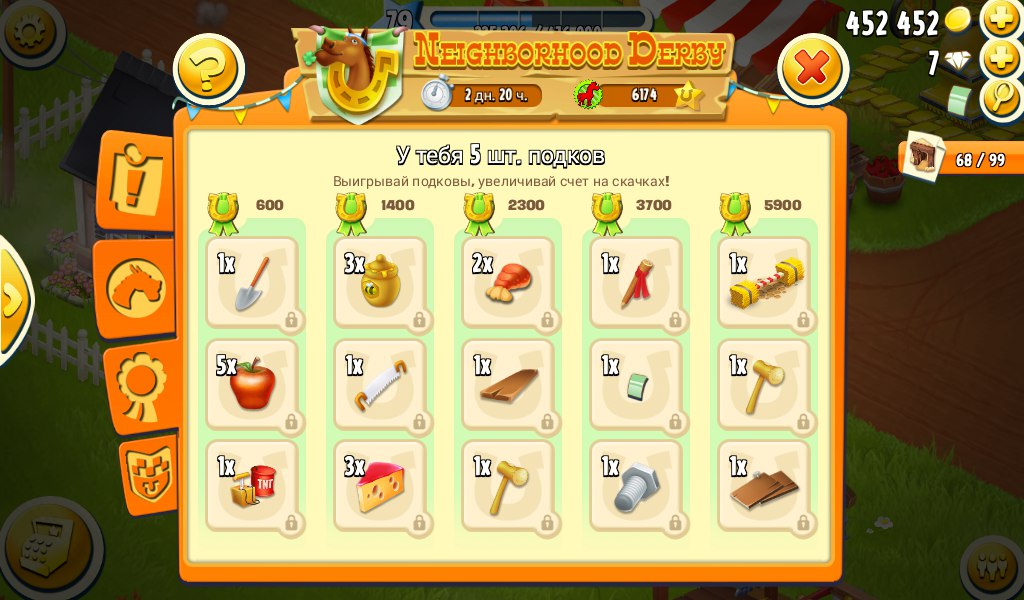1024x600 pixels.
Task: Select the saw reward slot
Action: point(380,385)
